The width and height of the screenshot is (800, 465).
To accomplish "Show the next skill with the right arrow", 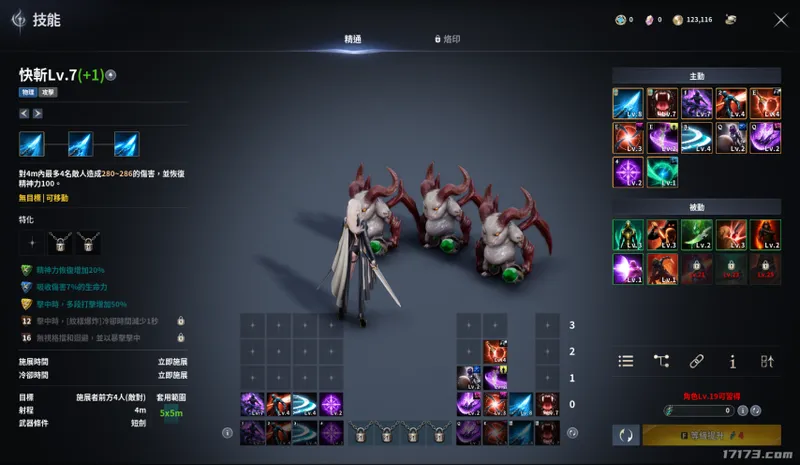I will [x=37, y=113].
